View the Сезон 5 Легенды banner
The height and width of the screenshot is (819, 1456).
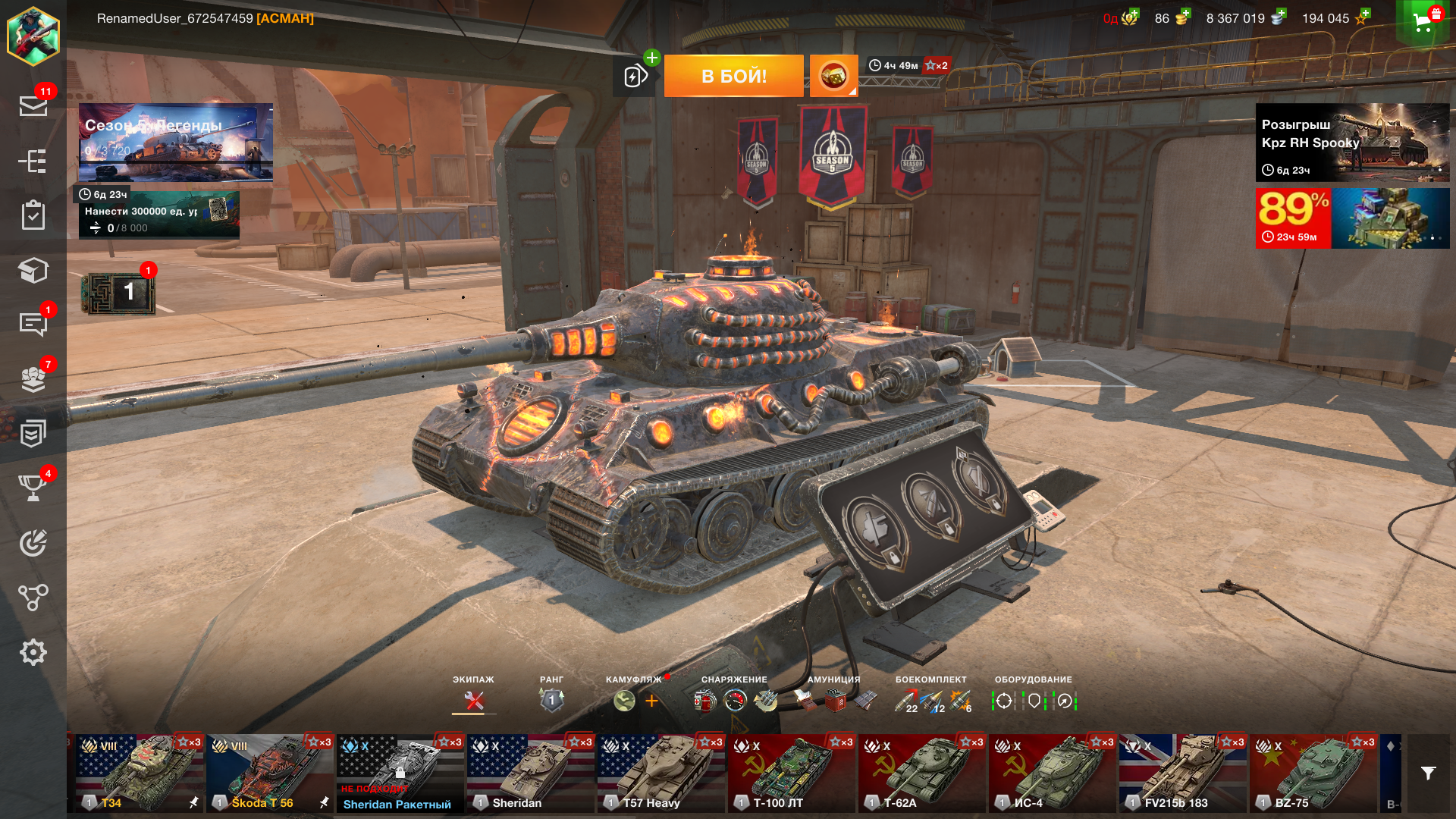point(175,143)
